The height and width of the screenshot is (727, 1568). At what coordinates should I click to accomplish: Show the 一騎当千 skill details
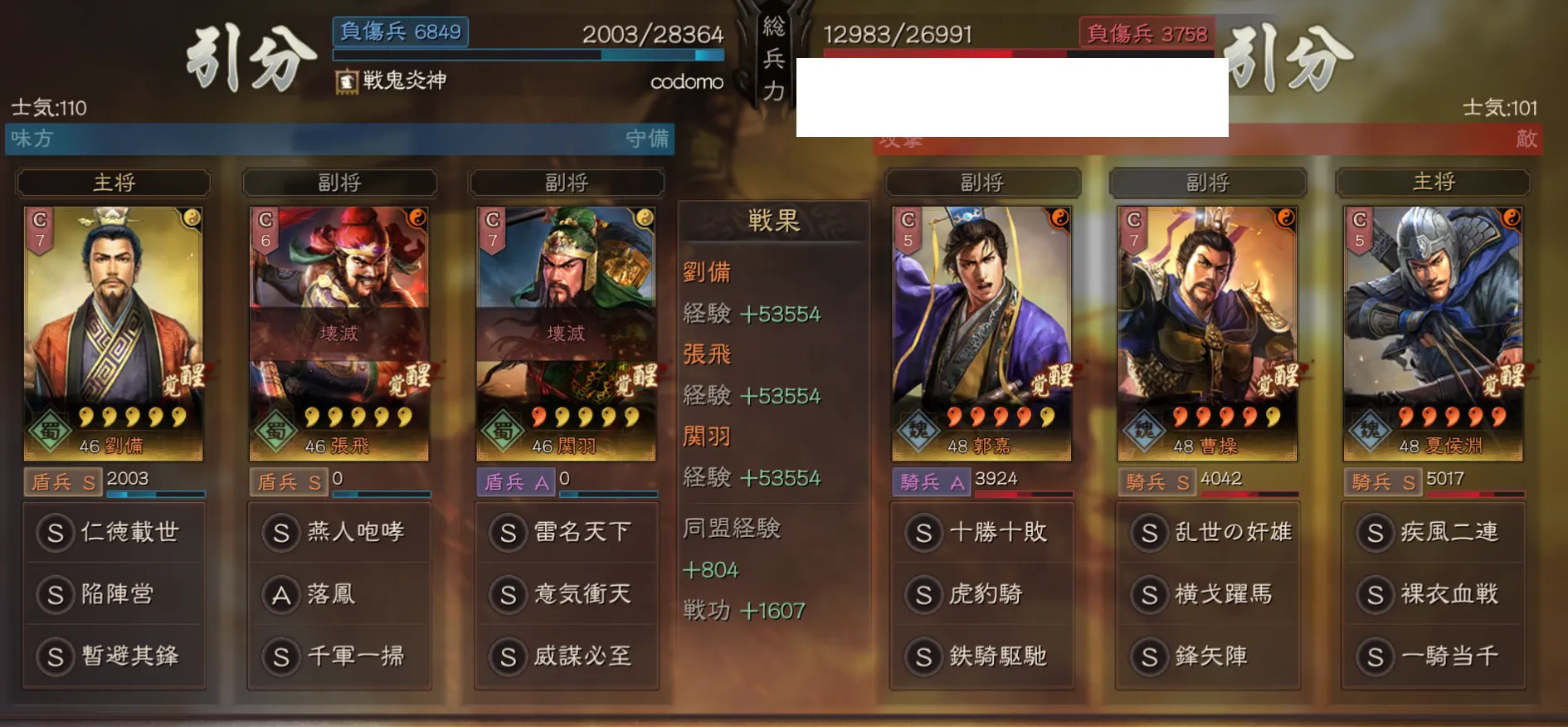1433,656
